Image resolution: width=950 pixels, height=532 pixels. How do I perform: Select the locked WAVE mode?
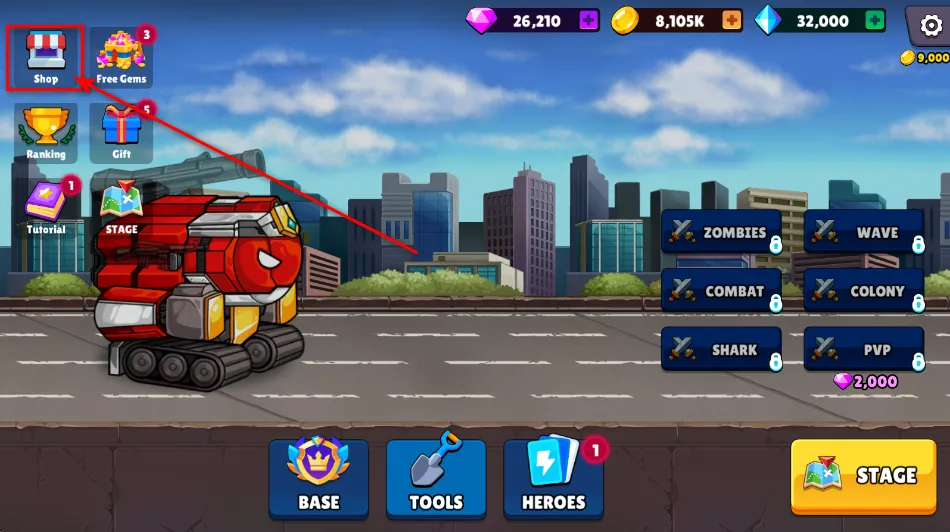[864, 233]
